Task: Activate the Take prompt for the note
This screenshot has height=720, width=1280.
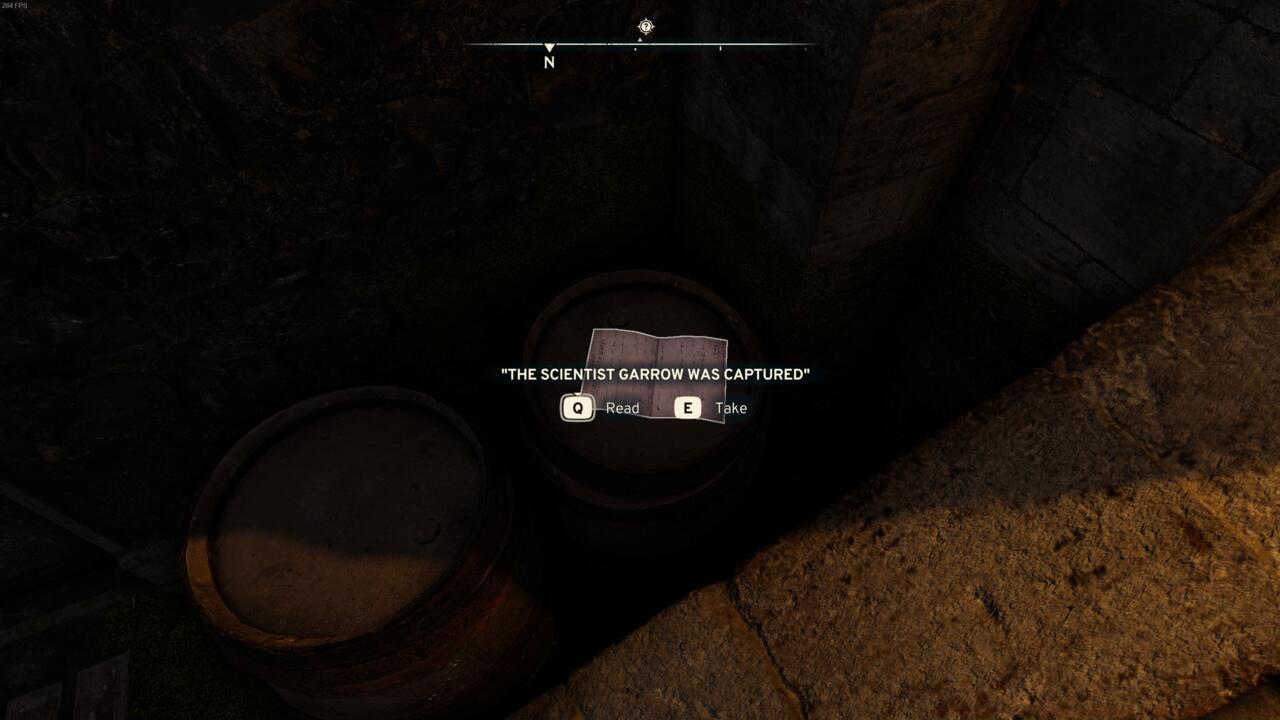Action: tap(730, 408)
